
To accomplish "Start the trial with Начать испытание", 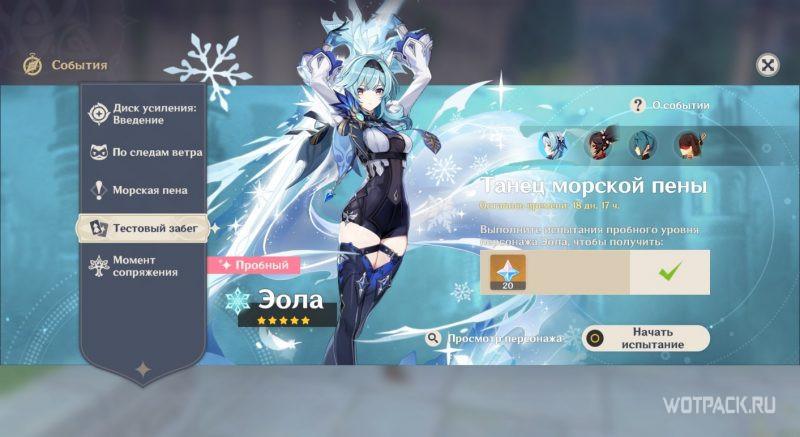I will tap(646, 338).
